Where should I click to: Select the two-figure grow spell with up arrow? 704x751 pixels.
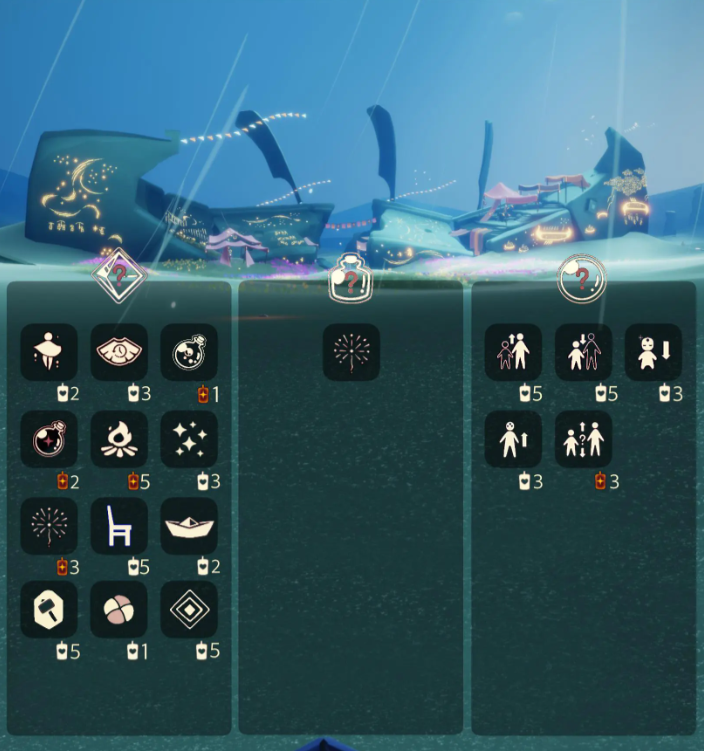(x=513, y=352)
